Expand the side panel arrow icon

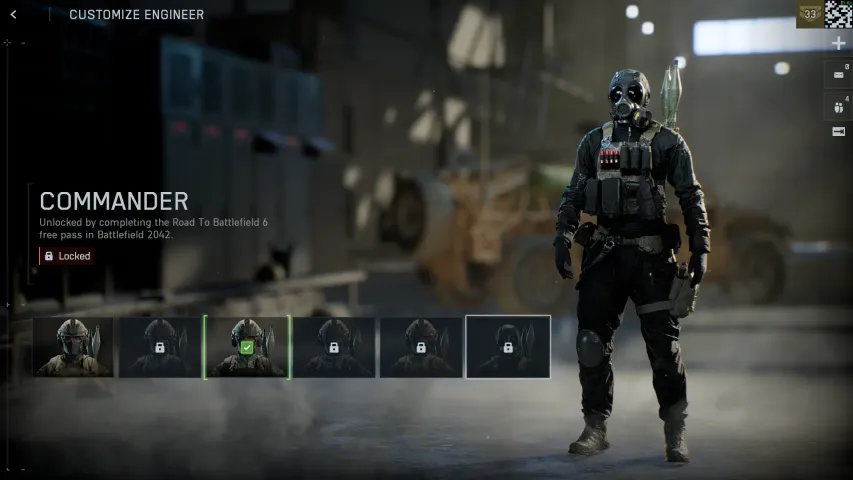(838, 131)
